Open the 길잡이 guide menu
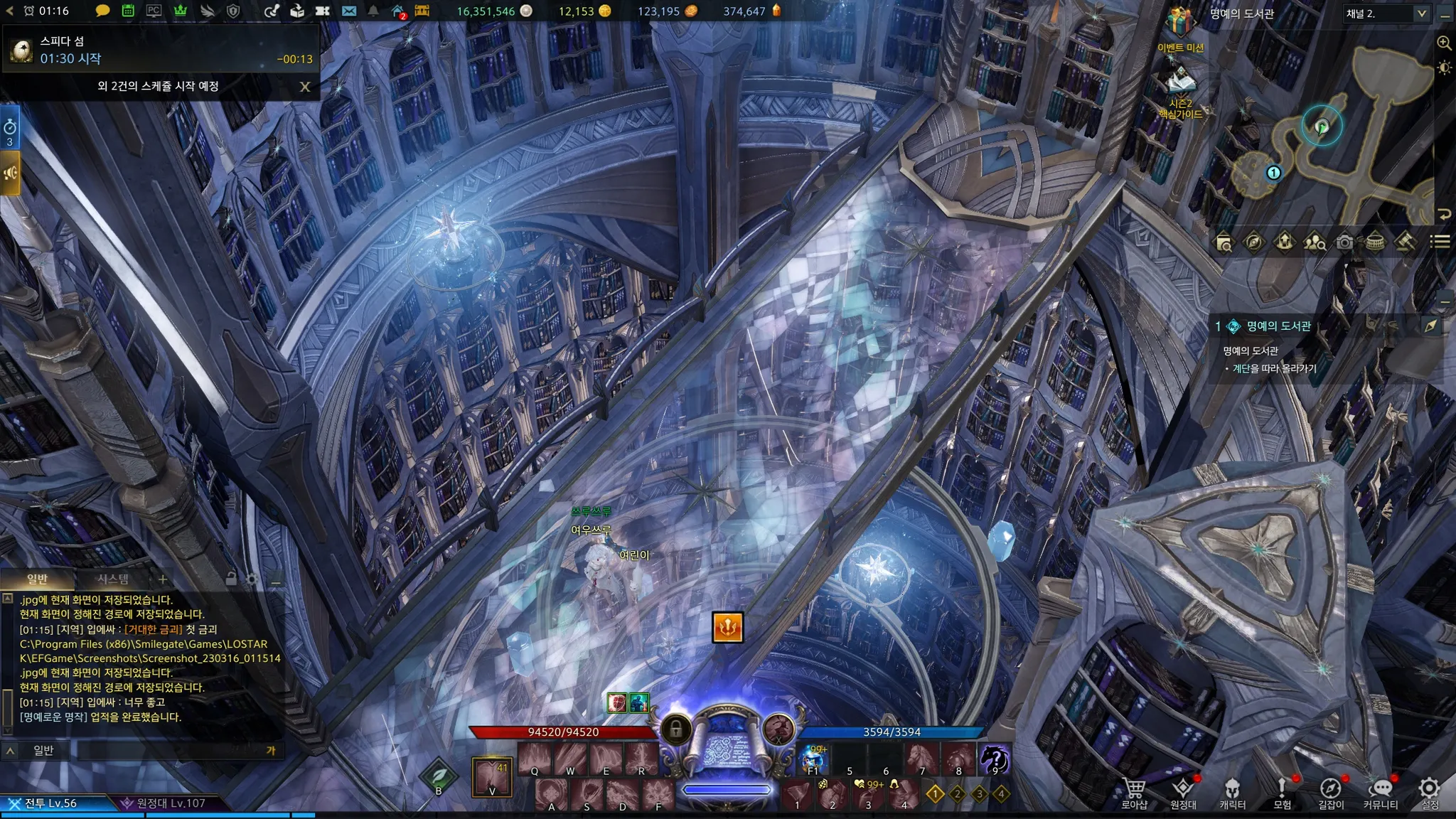Viewport: 1456px width, 819px height. click(1331, 791)
